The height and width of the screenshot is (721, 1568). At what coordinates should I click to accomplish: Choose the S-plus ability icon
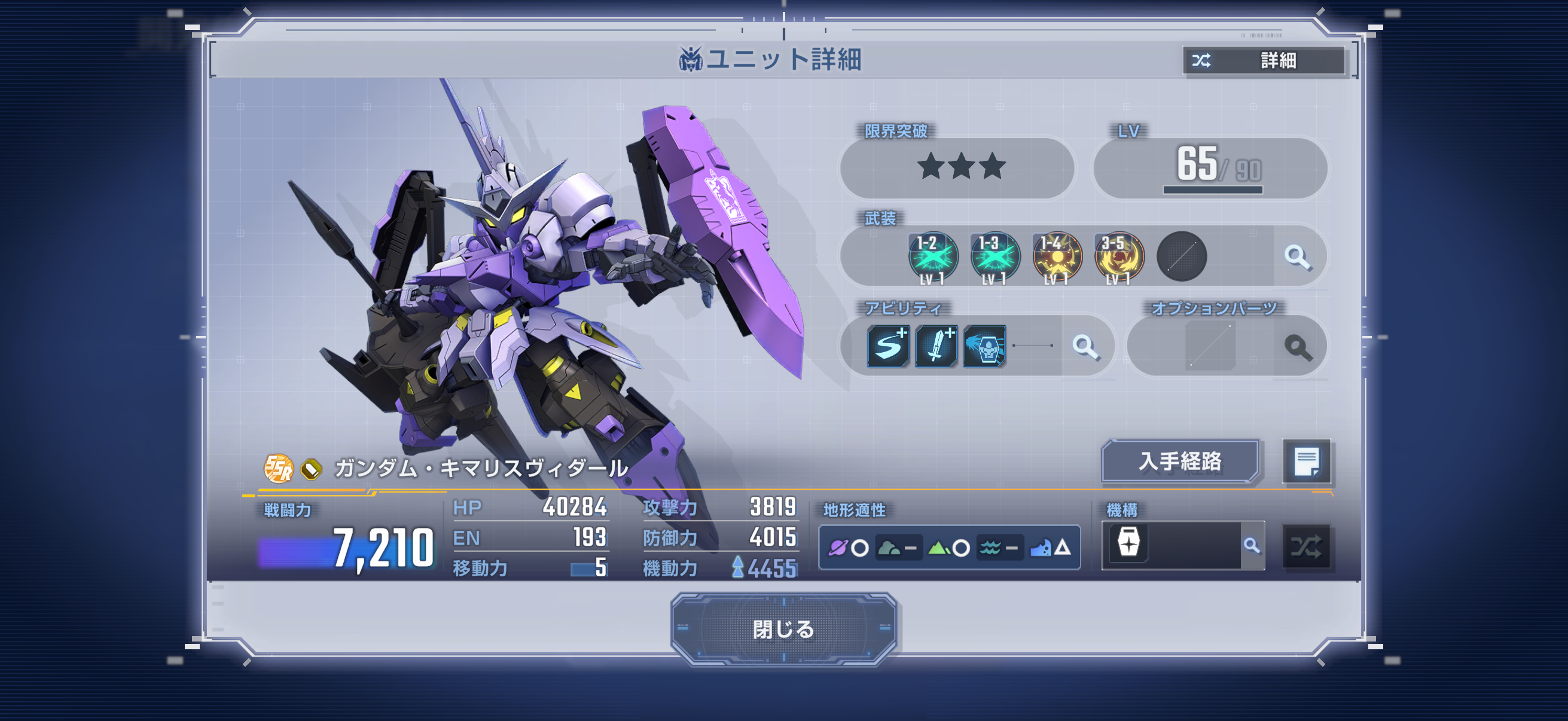[888, 346]
